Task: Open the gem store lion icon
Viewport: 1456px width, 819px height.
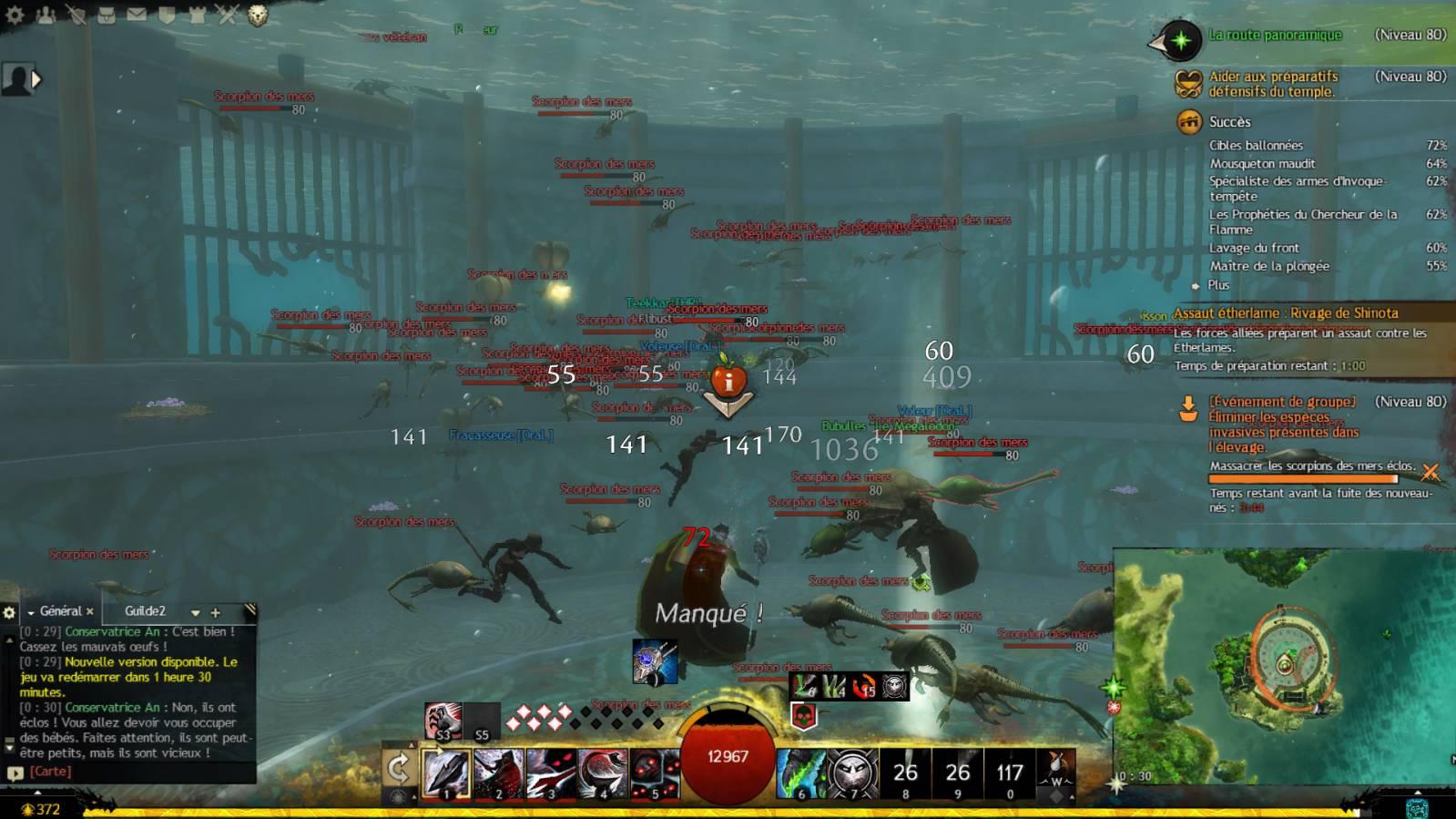Action: pos(258,15)
